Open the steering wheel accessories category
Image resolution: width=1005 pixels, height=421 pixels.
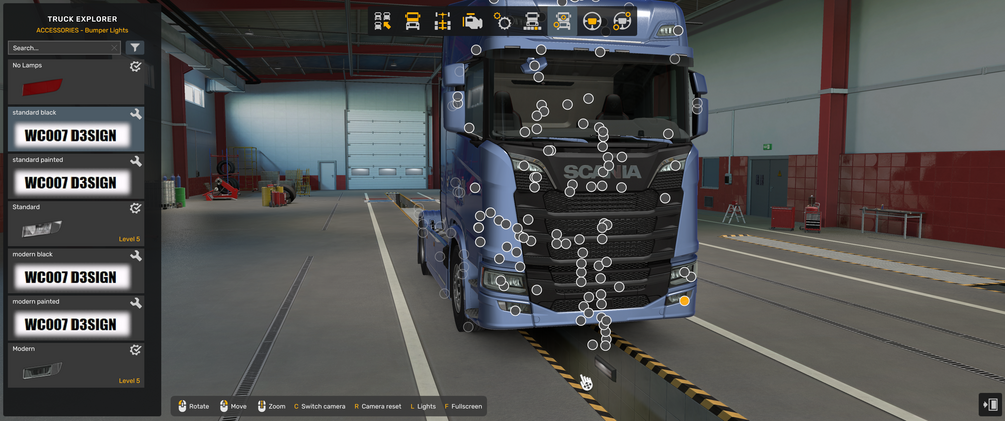[622, 21]
